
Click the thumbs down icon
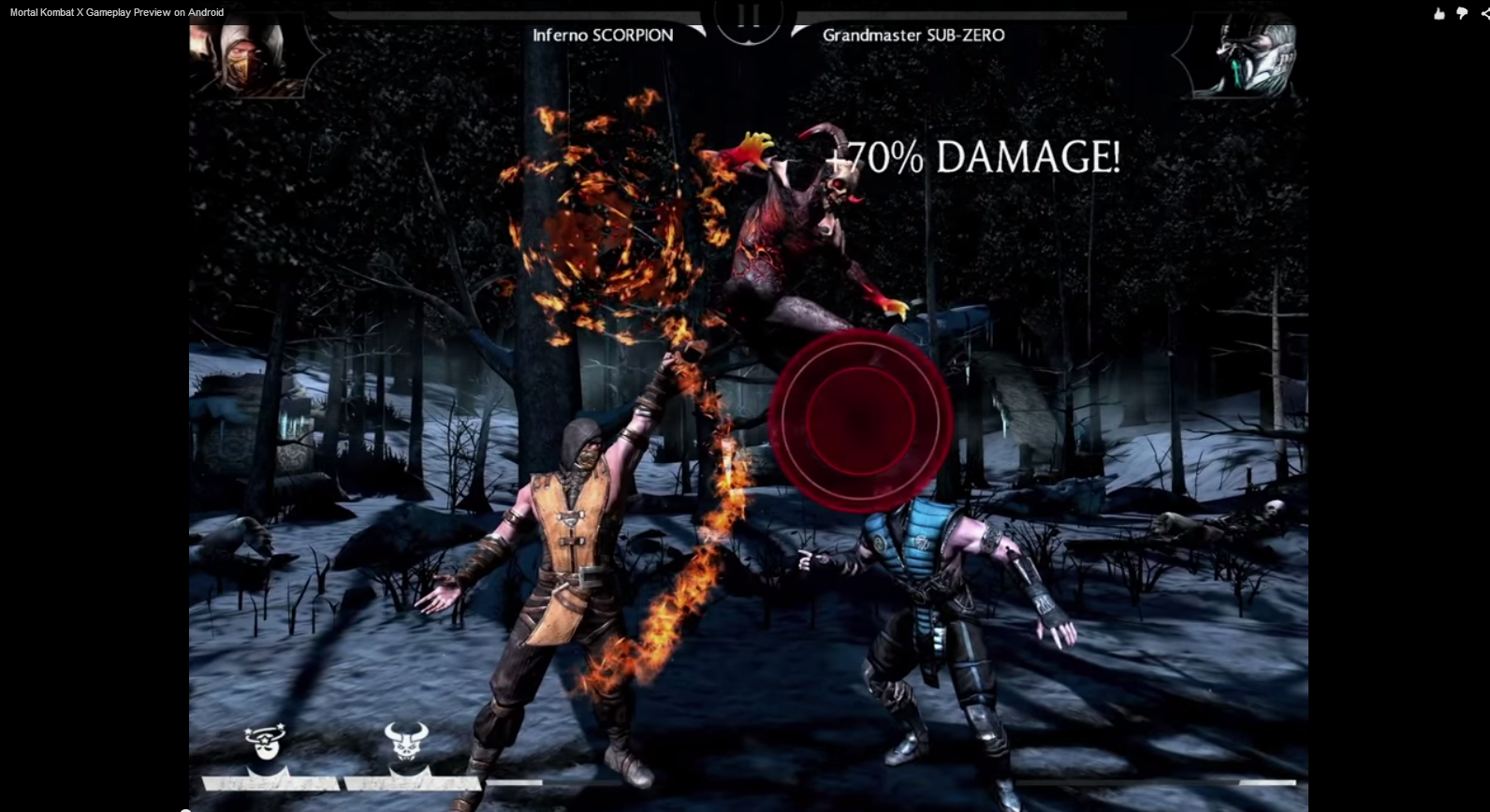pyautogui.click(x=1461, y=13)
